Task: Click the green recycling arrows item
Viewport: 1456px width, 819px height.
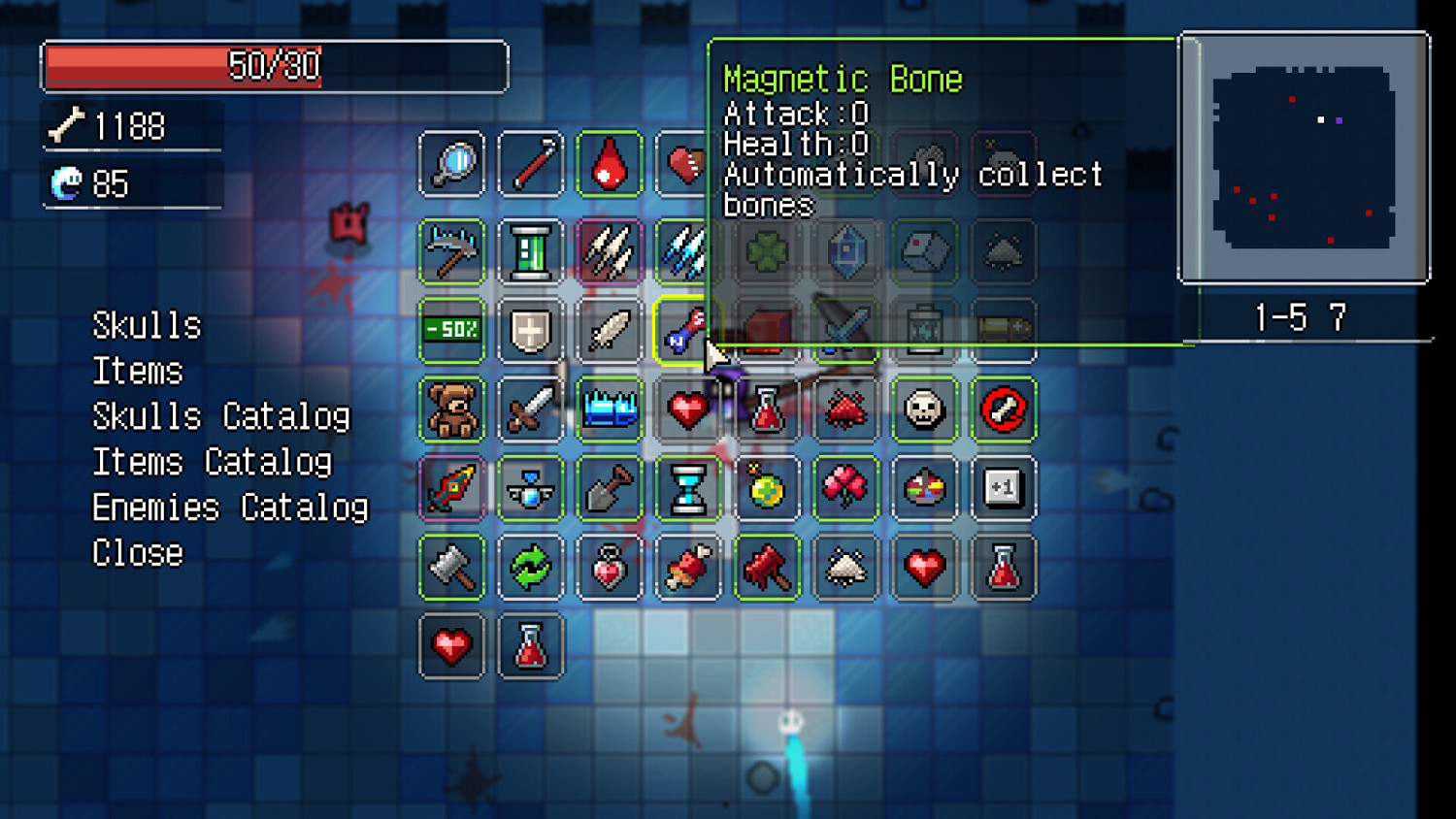Action: [531, 568]
